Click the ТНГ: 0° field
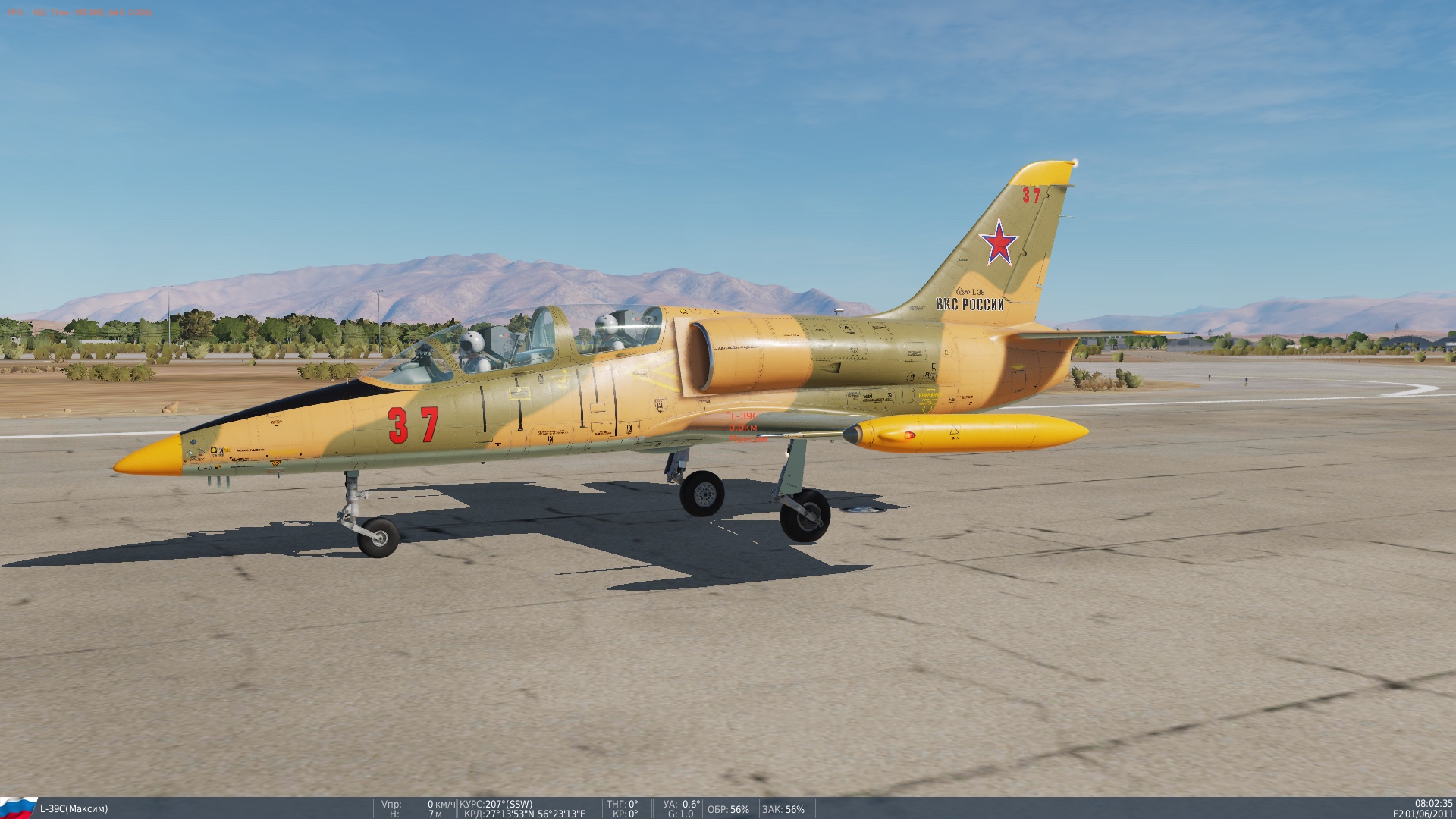Screen dimensions: 1456x819 click(x=622, y=803)
